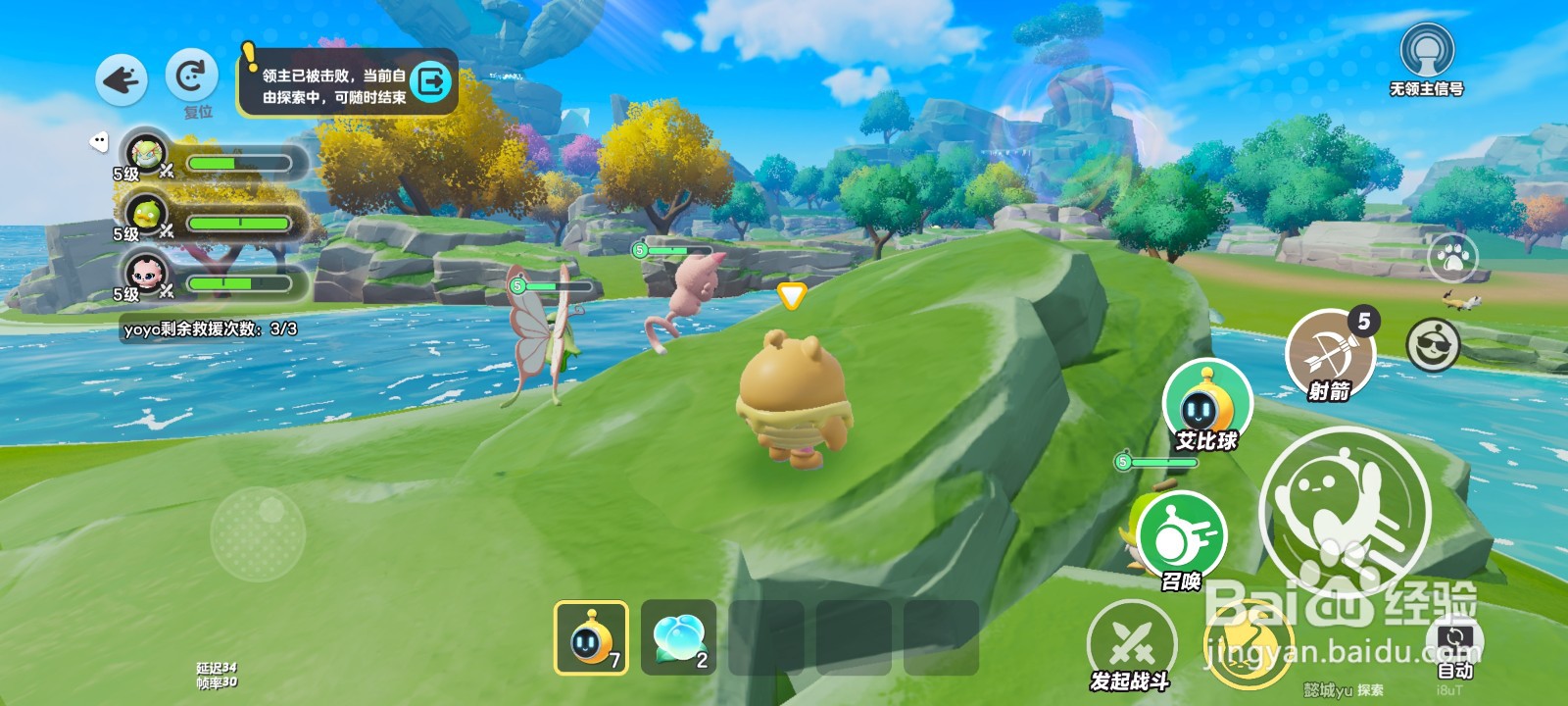
Task: Select the first team pet portrait
Action: tap(145, 154)
